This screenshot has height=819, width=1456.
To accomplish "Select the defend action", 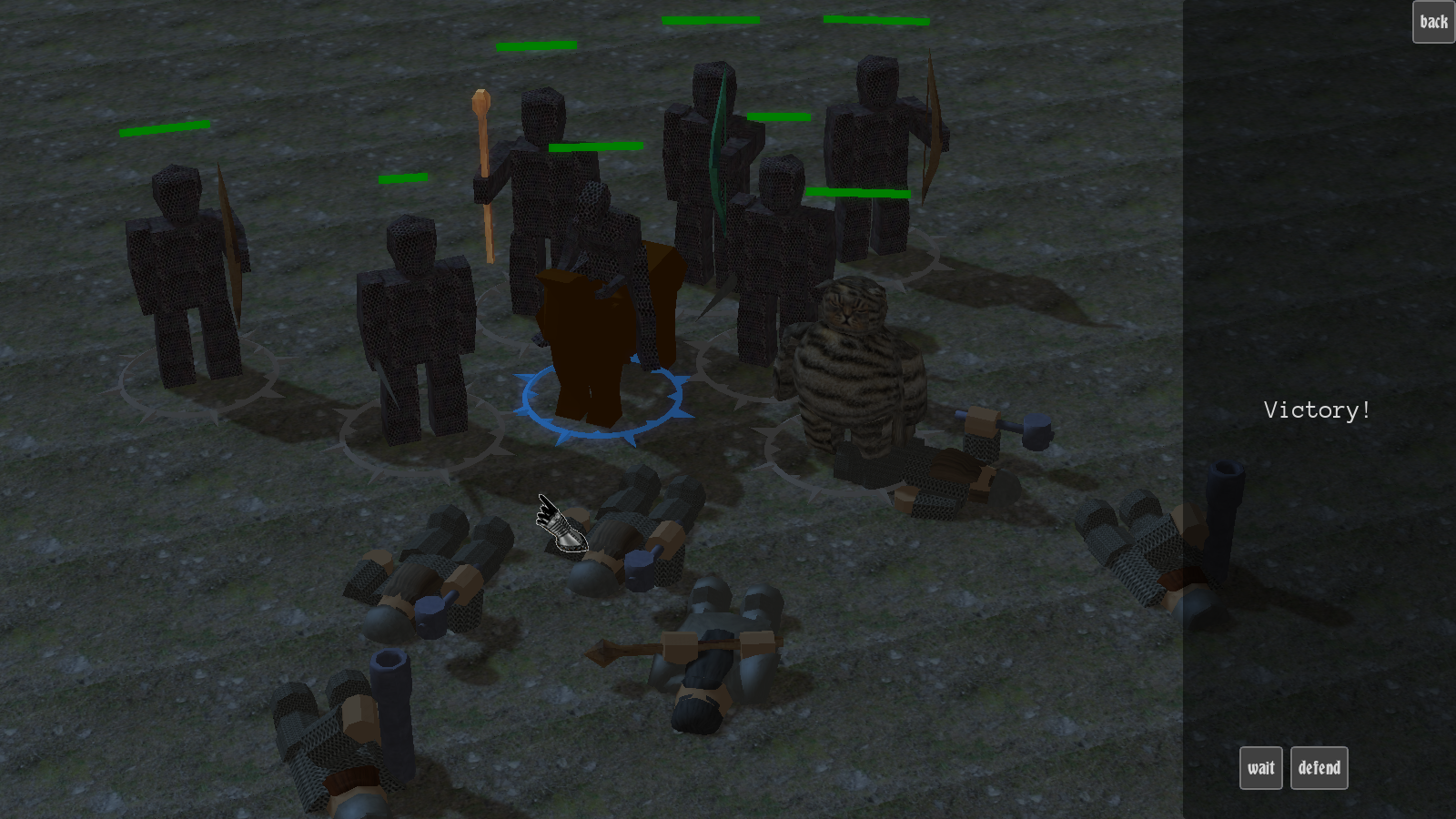I will pyautogui.click(x=1319, y=768).
